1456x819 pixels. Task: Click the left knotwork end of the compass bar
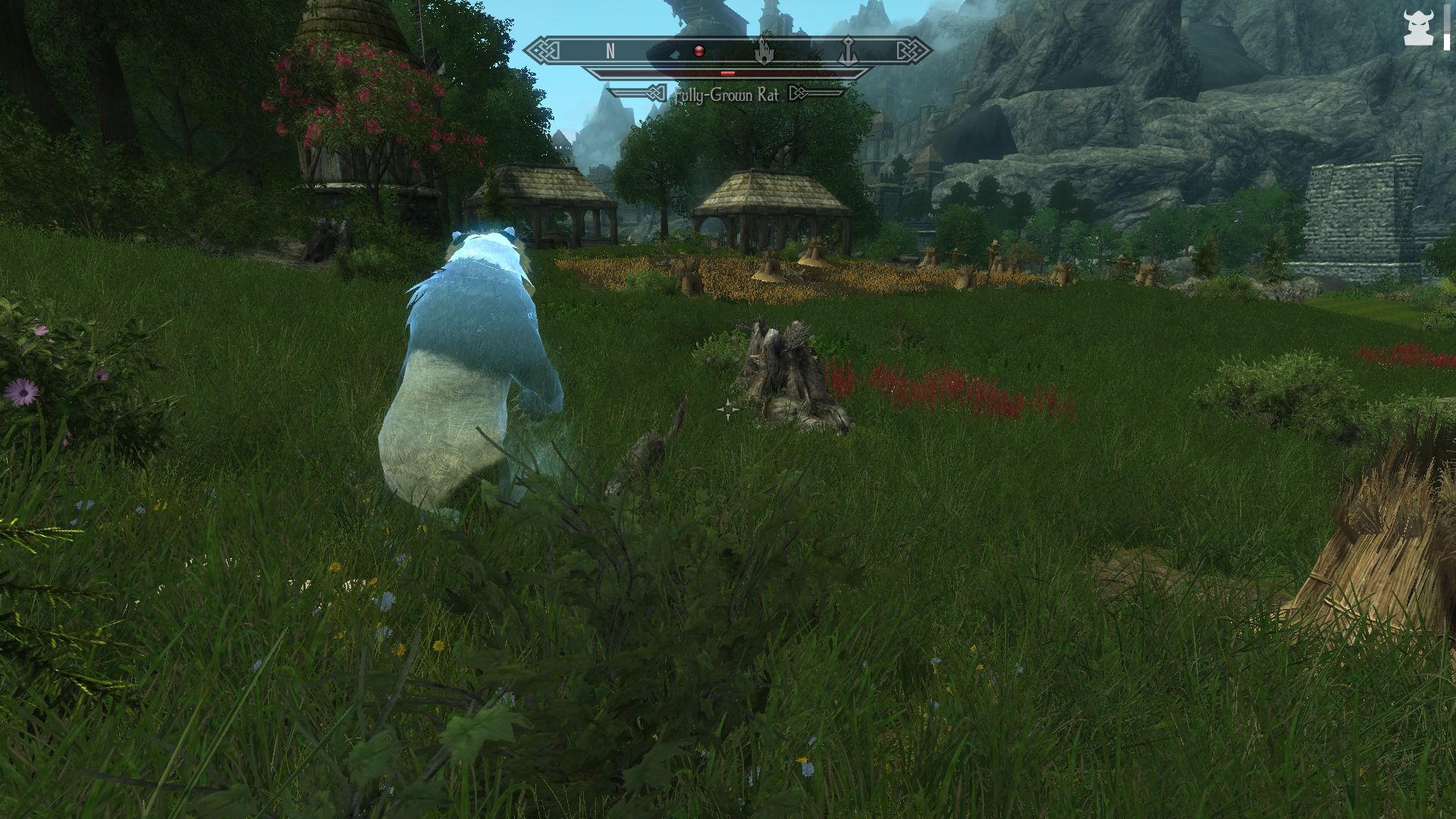click(541, 51)
